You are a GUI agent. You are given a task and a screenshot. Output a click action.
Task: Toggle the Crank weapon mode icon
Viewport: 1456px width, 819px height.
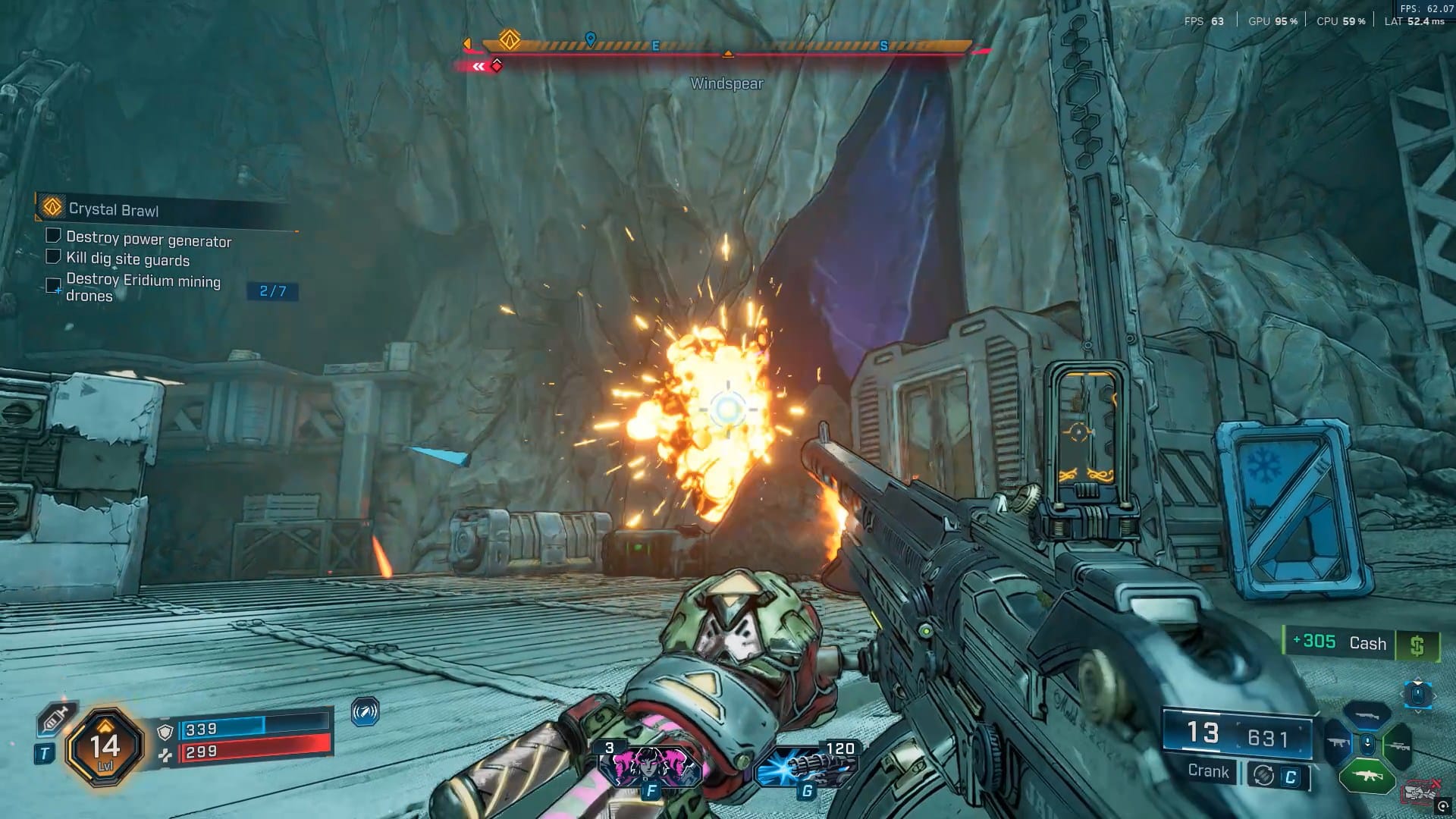1263,775
